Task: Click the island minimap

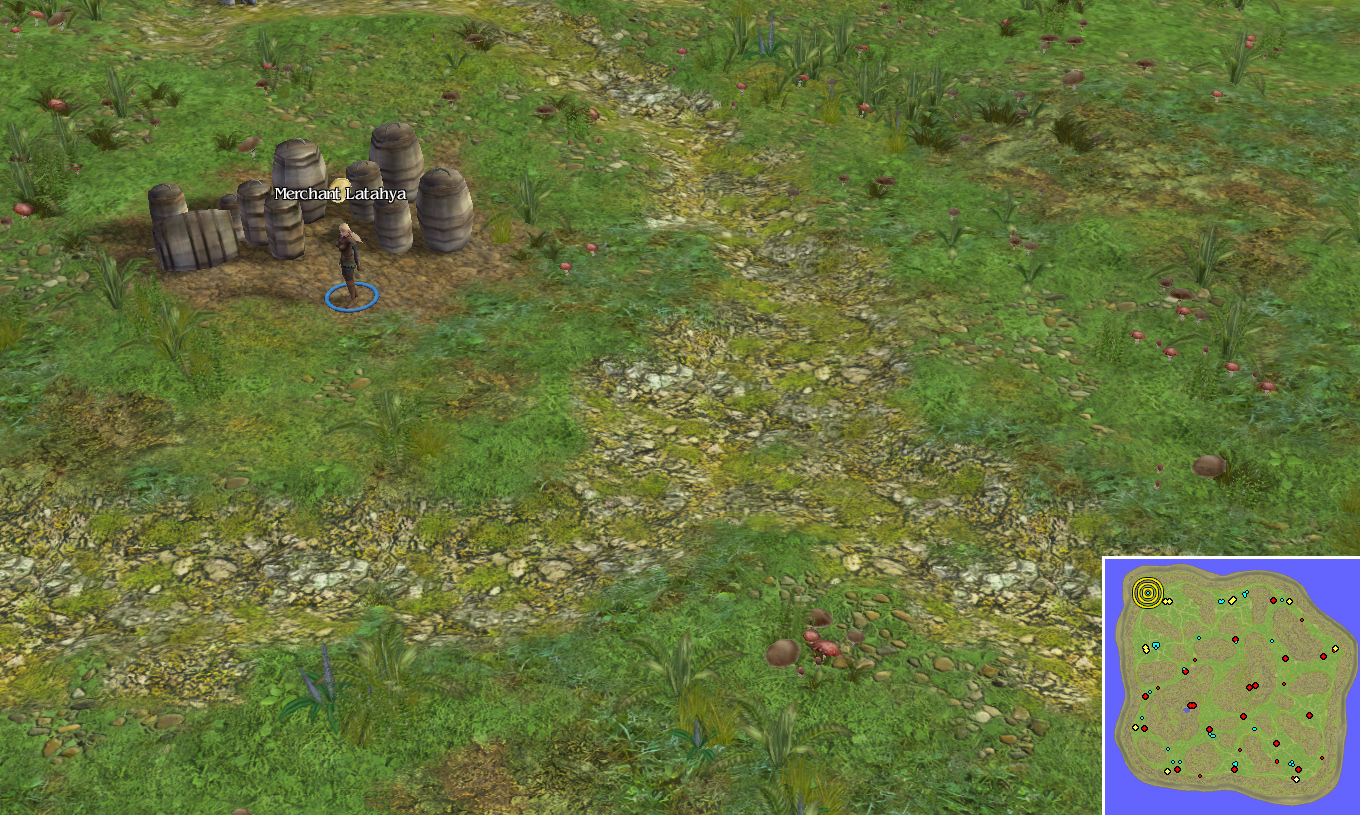Action: (x=1231, y=686)
